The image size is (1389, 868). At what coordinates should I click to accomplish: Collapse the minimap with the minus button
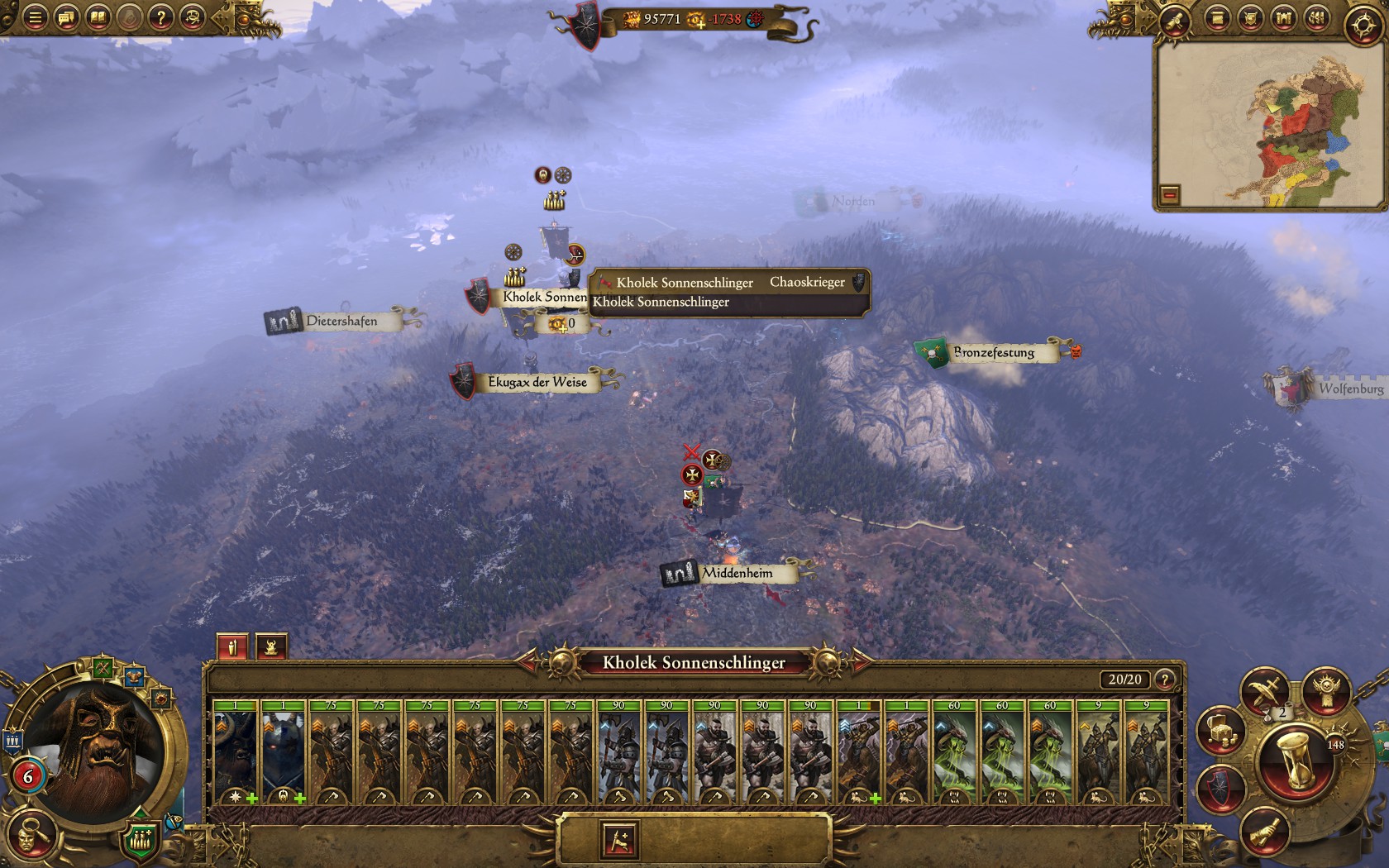click(x=1169, y=195)
